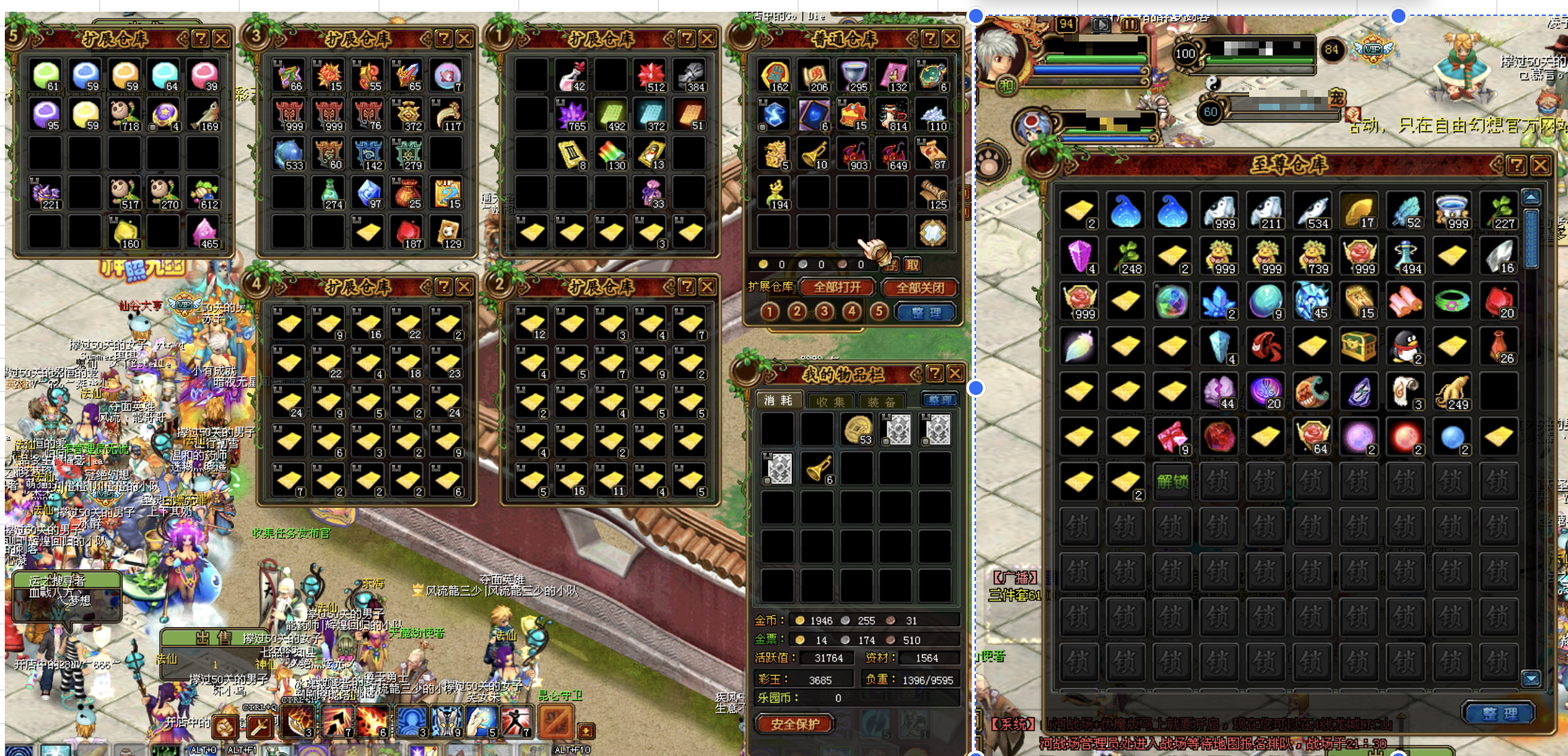The width and height of the screenshot is (1568, 756).
Task: Switch to the 装备 tab
Action: tap(881, 401)
